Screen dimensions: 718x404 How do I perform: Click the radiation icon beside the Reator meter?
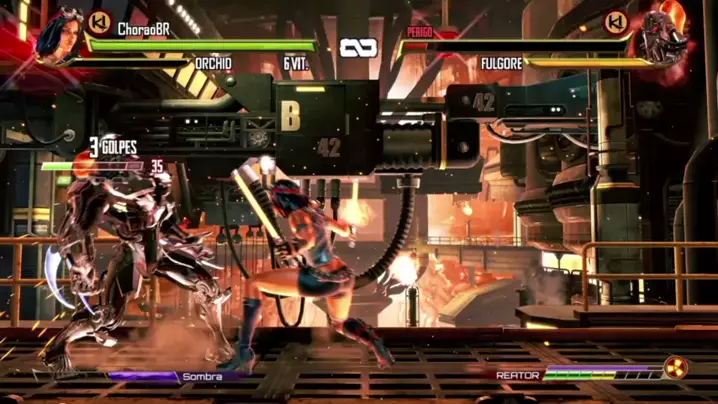(675, 369)
